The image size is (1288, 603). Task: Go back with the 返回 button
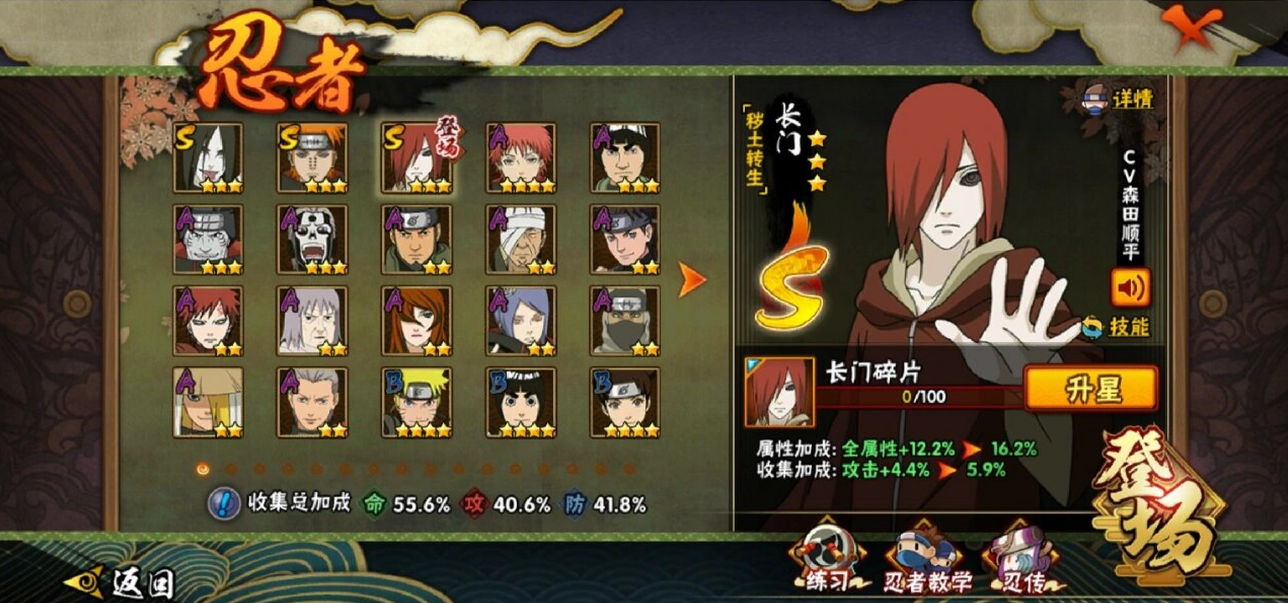(120, 582)
